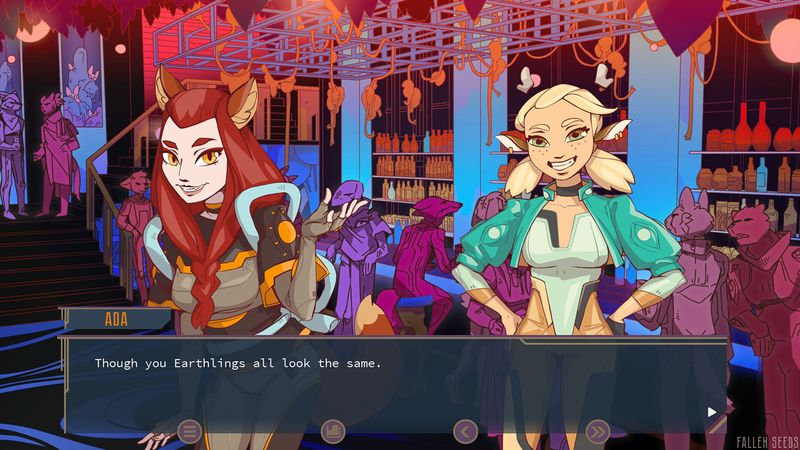
Task: Advance dialogue with the white triangle arrow
Action: point(712,411)
